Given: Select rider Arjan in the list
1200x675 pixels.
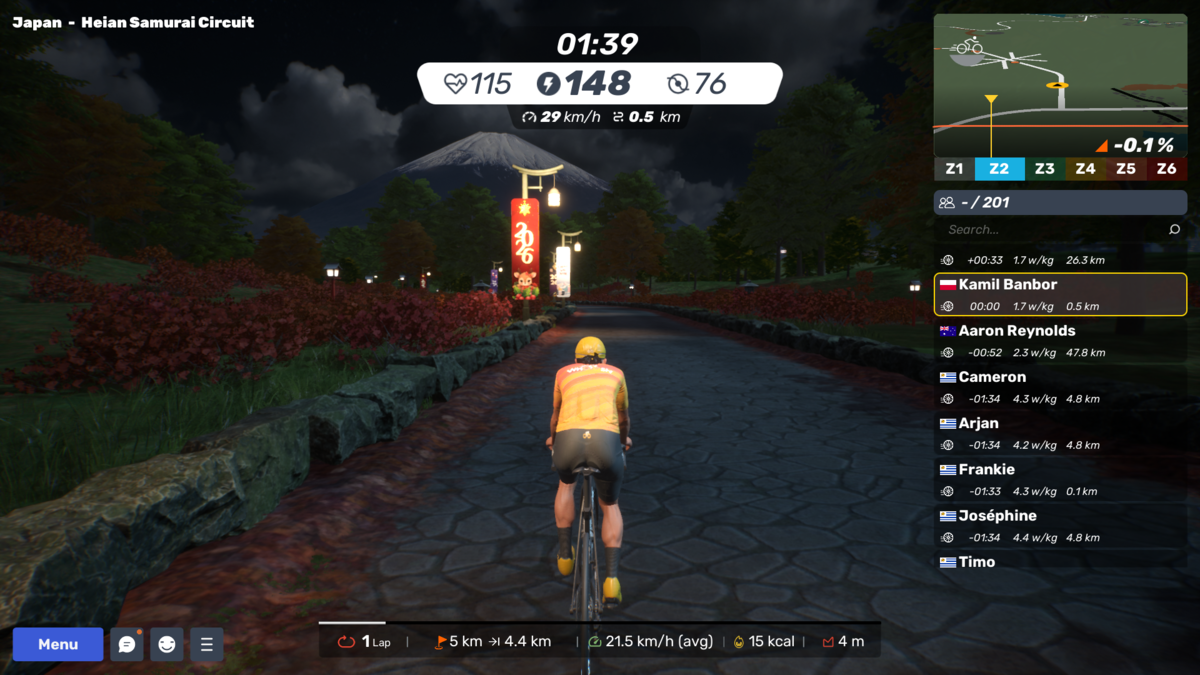Looking at the screenshot, I should [1060, 433].
